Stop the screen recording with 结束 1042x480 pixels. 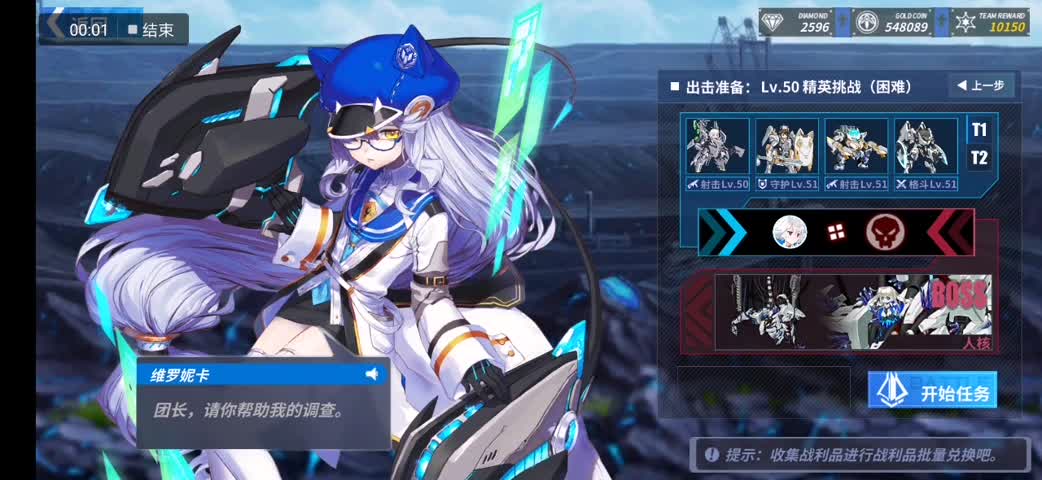point(150,30)
